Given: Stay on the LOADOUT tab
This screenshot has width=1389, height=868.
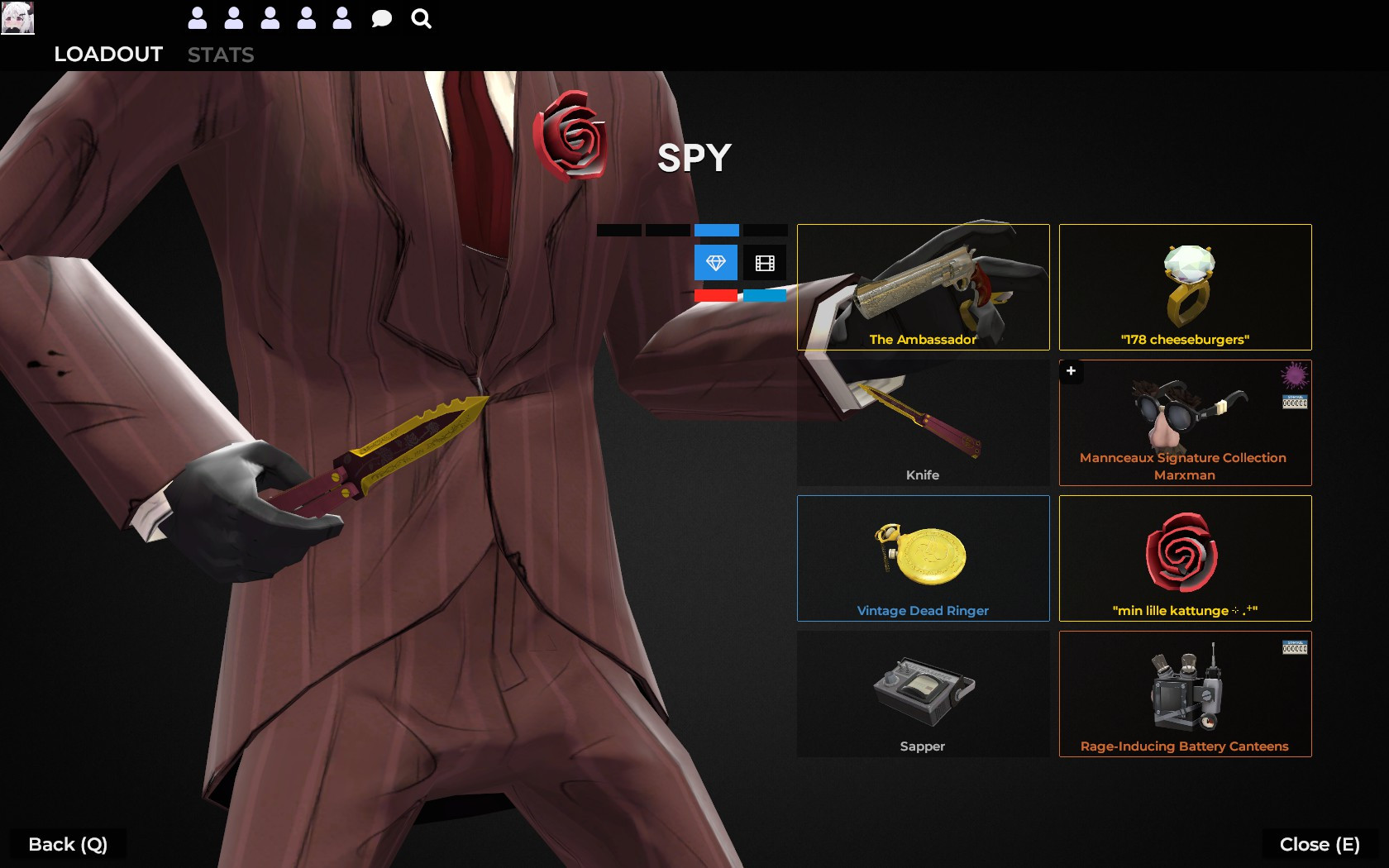Looking at the screenshot, I should pyautogui.click(x=108, y=55).
